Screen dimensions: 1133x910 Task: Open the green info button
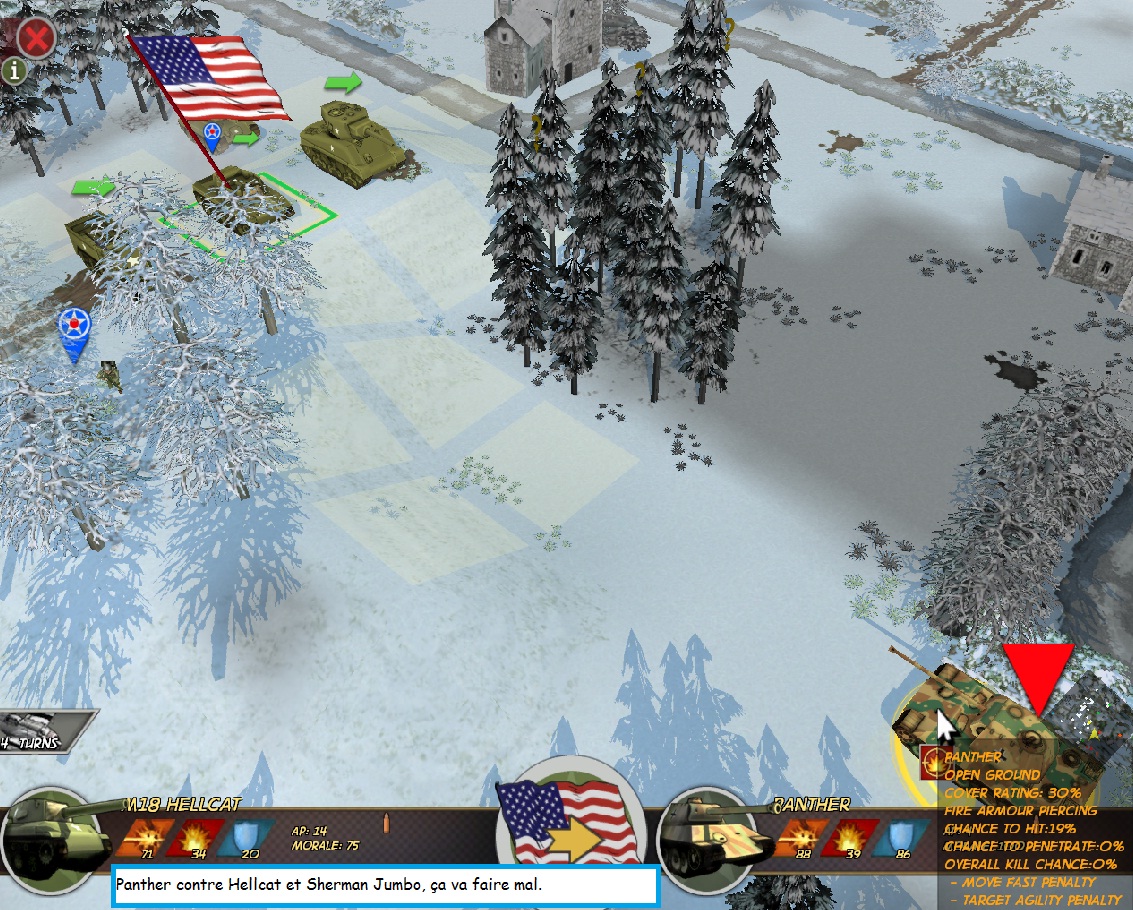15,70
